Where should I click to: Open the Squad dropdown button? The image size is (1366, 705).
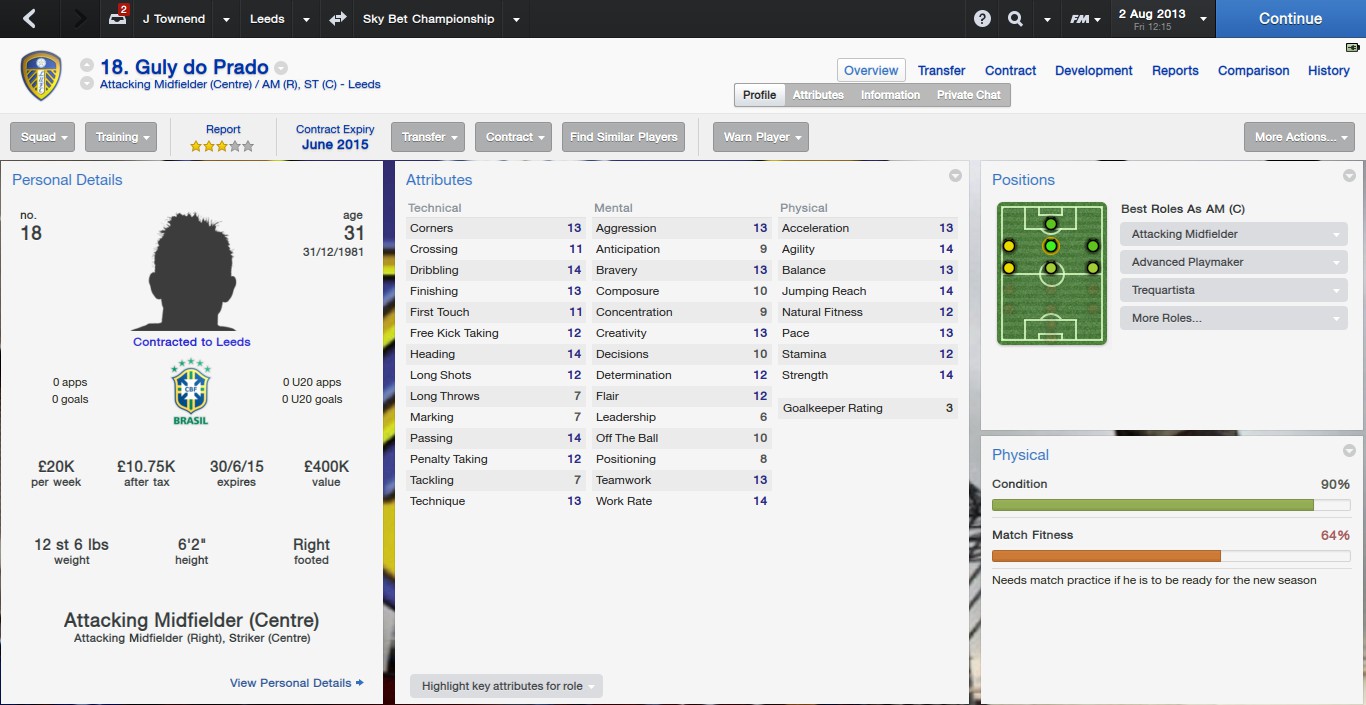pos(45,137)
